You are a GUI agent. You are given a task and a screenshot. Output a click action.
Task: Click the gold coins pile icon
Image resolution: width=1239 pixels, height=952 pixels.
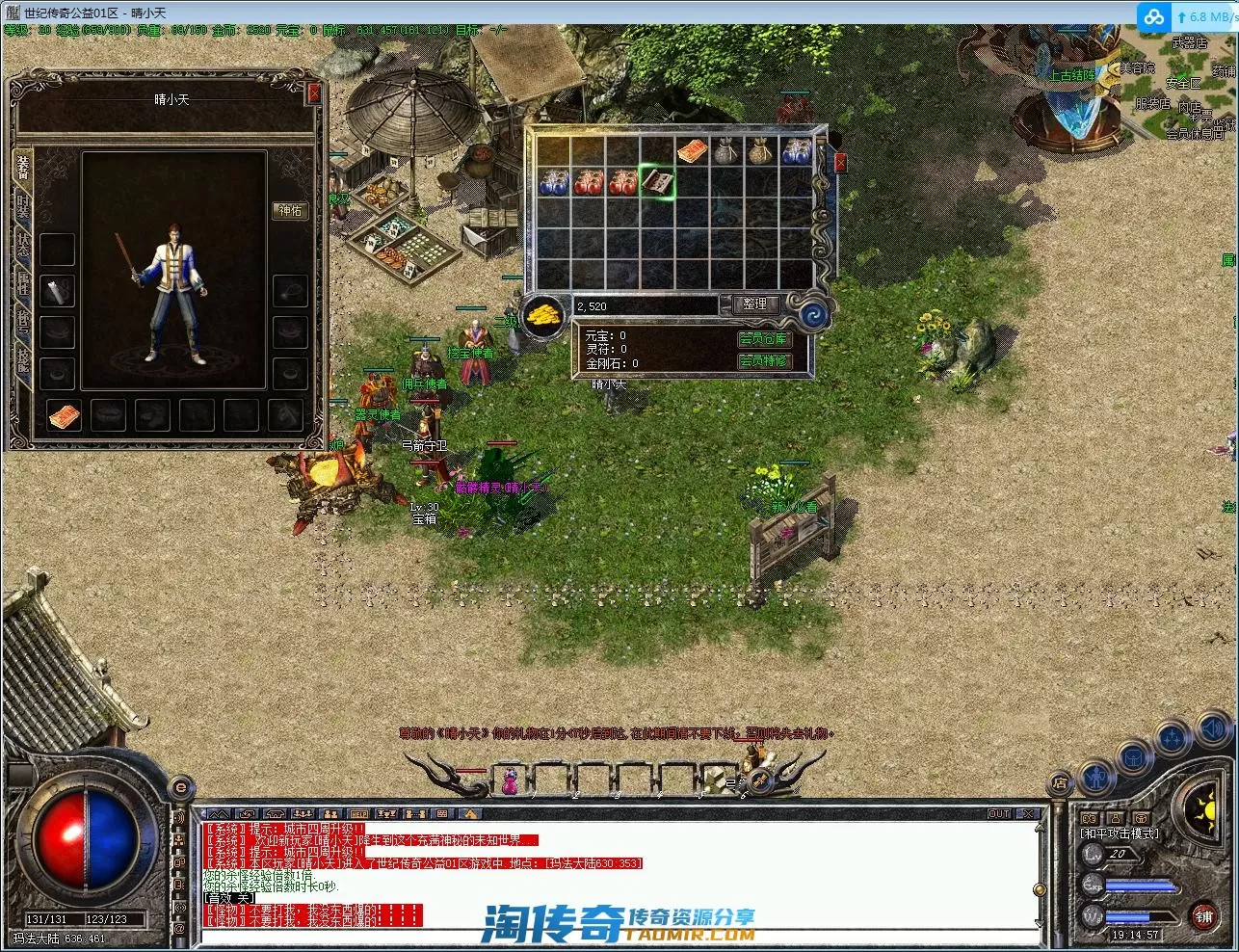coord(545,316)
